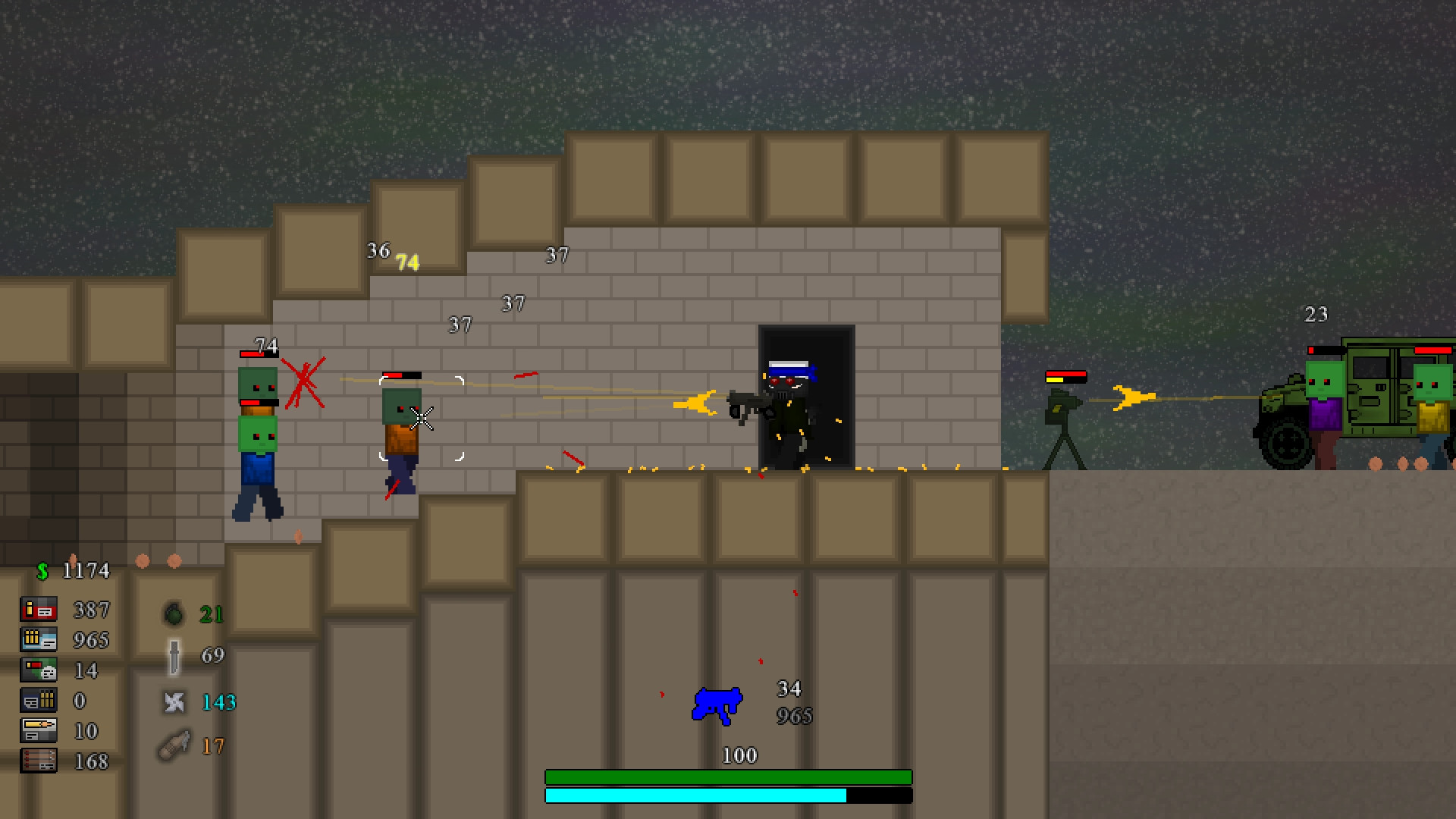
Task: Click the green grenade icon showing 21
Action: pyautogui.click(x=174, y=614)
